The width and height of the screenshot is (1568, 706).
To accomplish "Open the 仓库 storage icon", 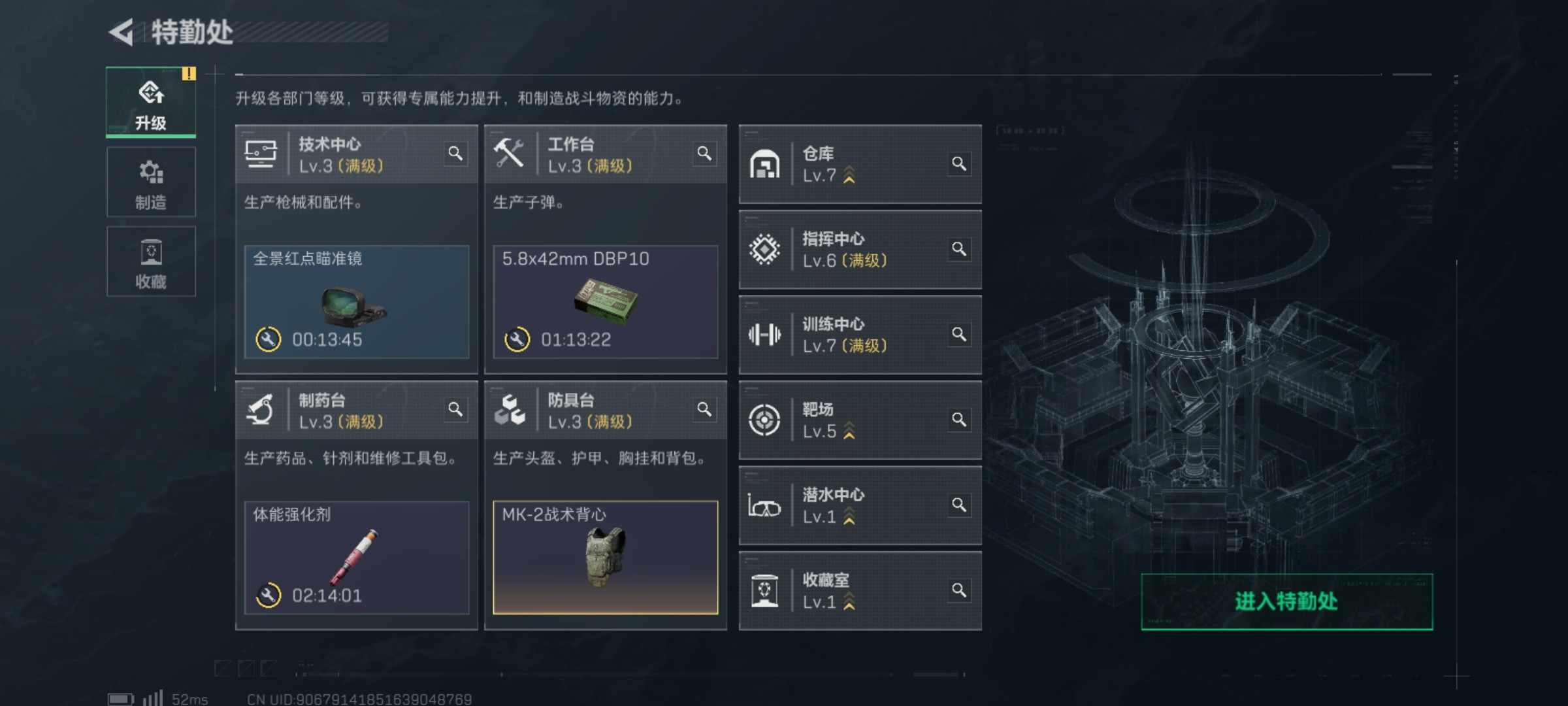I will coord(765,164).
